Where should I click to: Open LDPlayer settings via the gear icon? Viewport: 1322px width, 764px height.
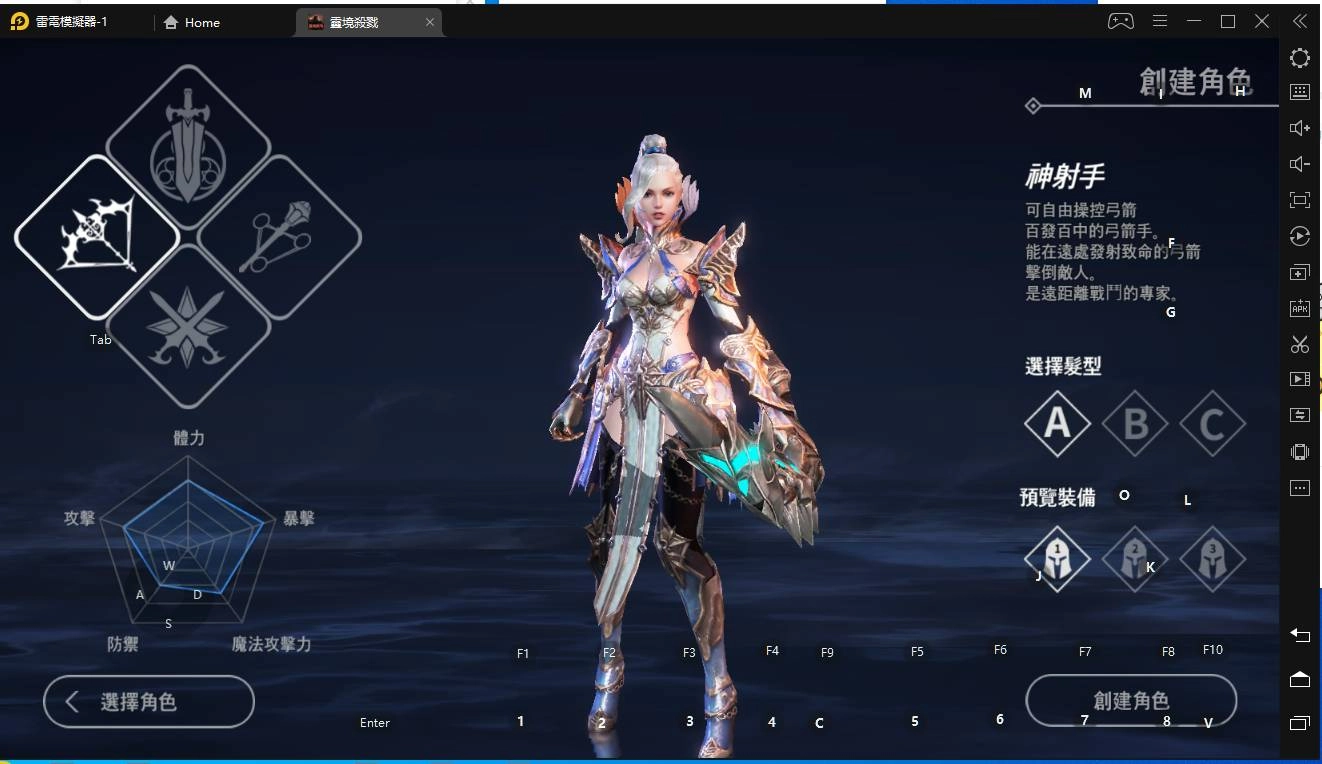tap(1299, 58)
